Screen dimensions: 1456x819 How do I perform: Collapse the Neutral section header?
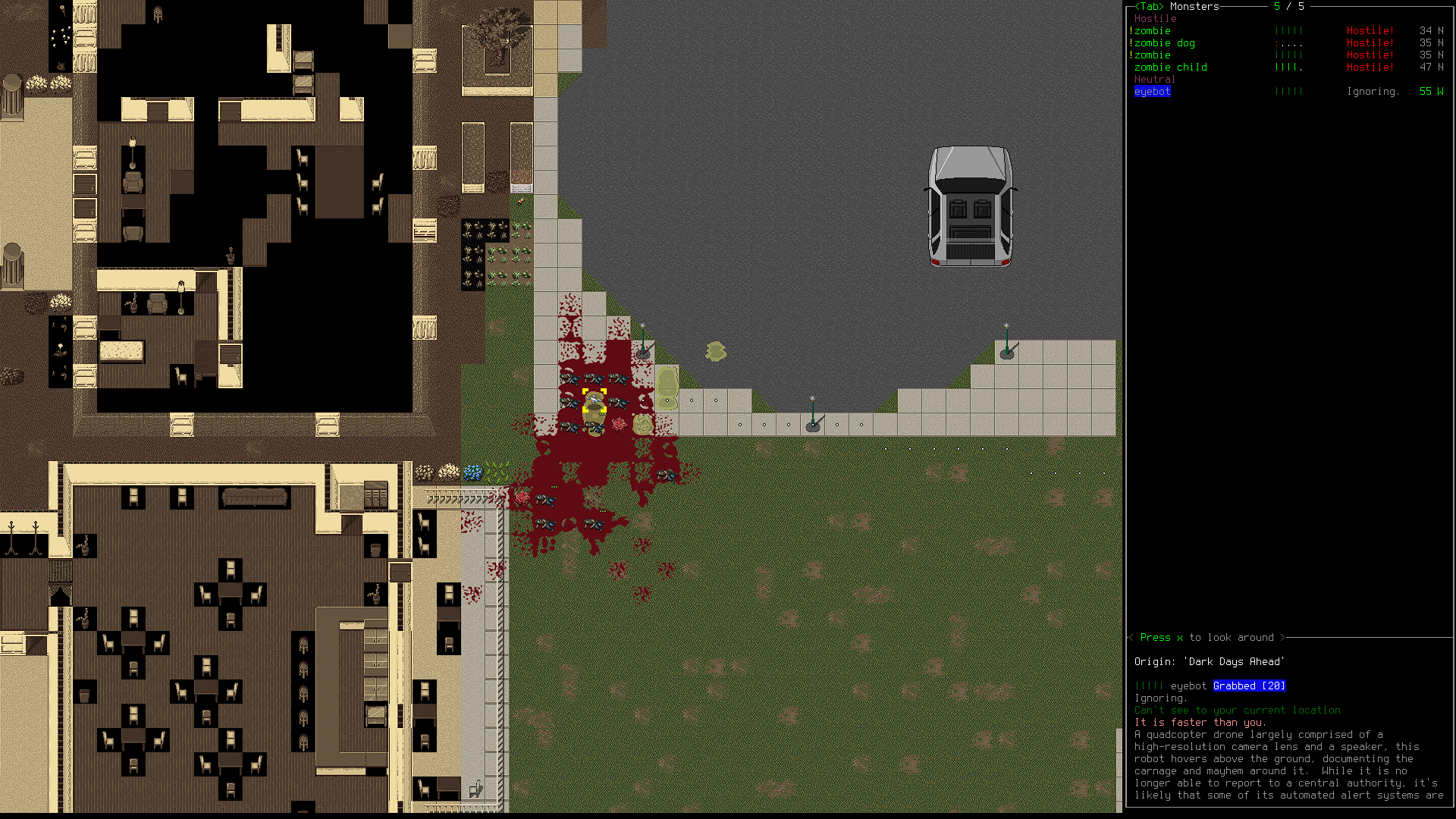1155,79
